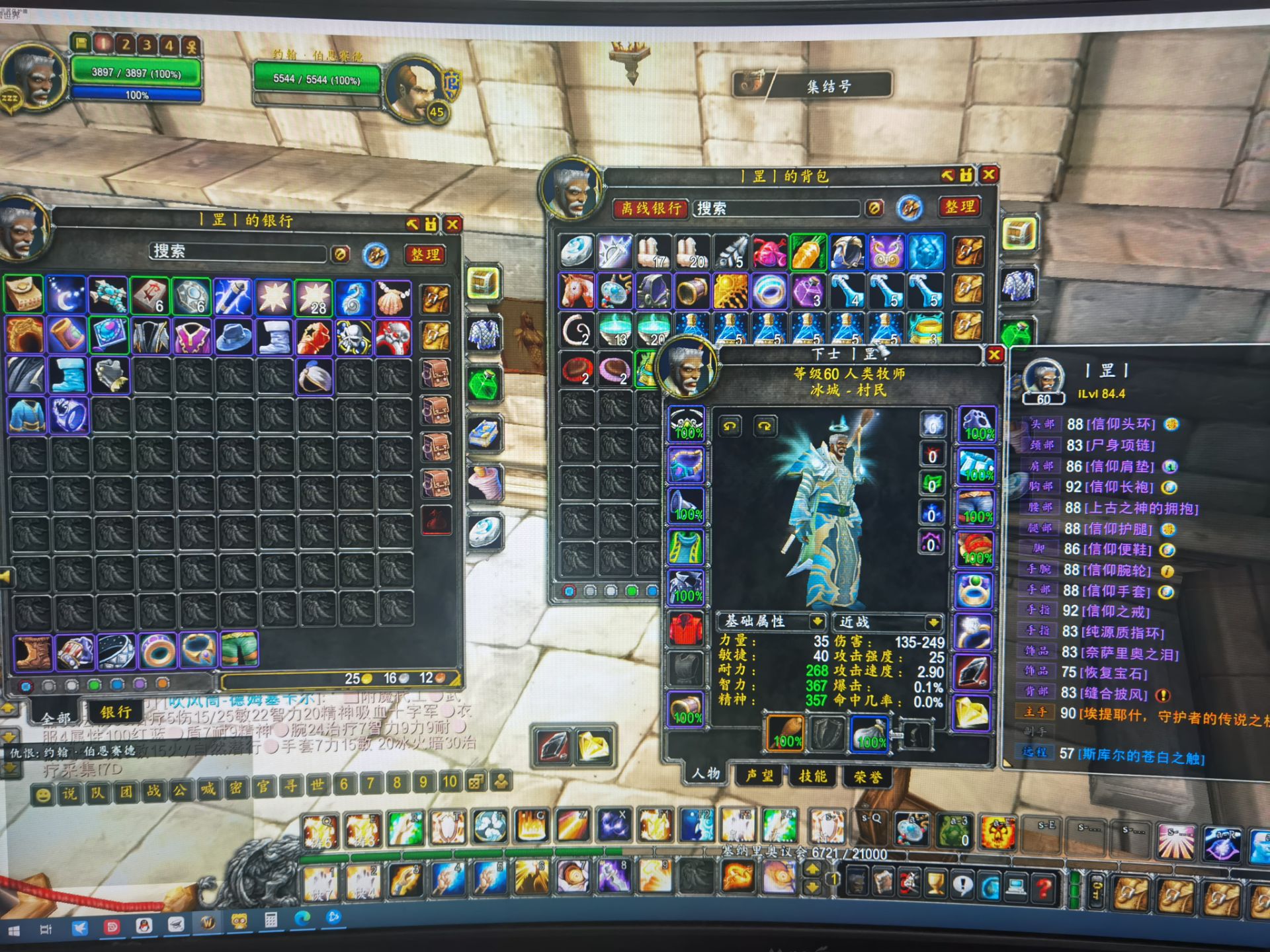Open the 近战 melee stats dropdown
The width and height of the screenshot is (1270, 952).
933,622
